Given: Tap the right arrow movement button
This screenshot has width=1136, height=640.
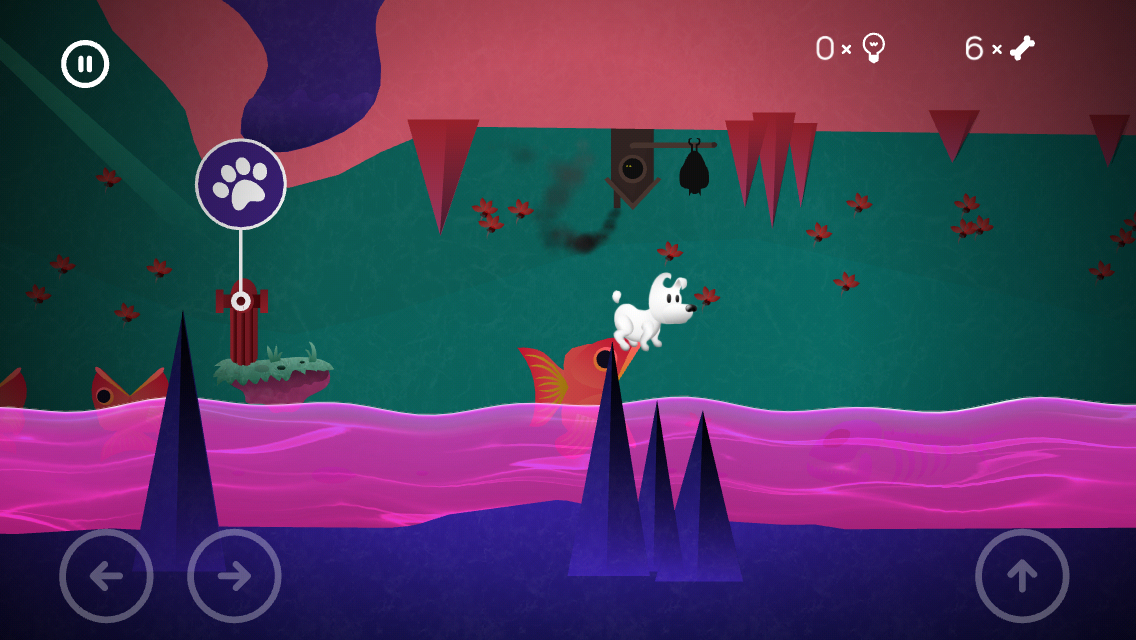Looking at the screenshot, I should coord(234,576).
